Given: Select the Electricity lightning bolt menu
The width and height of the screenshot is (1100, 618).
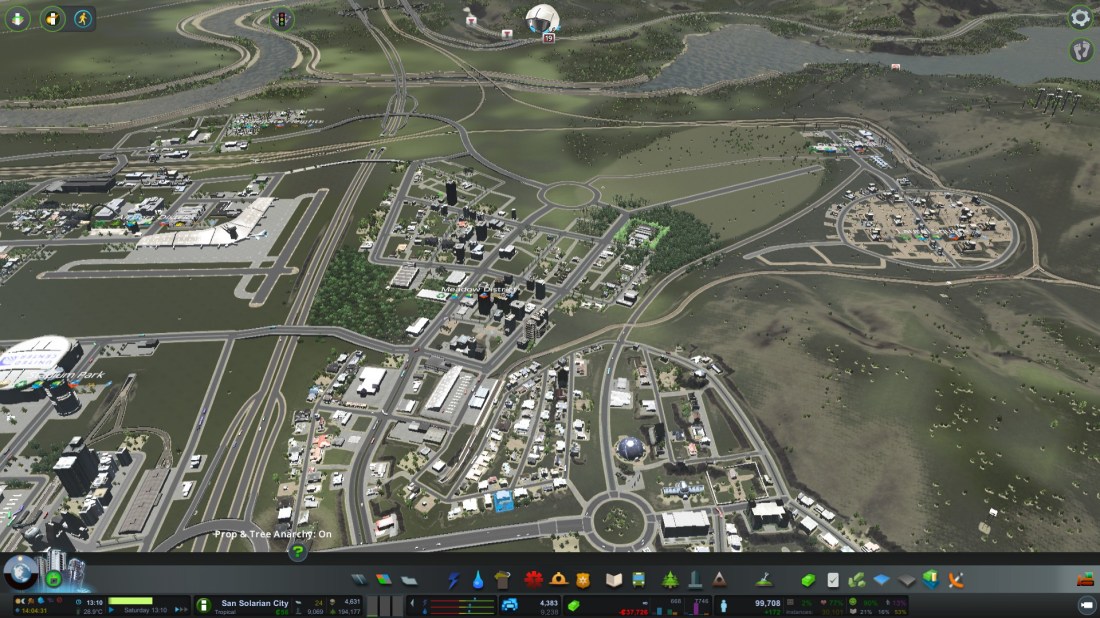Looking at the screenshot, I should click(x=453, y=580).
